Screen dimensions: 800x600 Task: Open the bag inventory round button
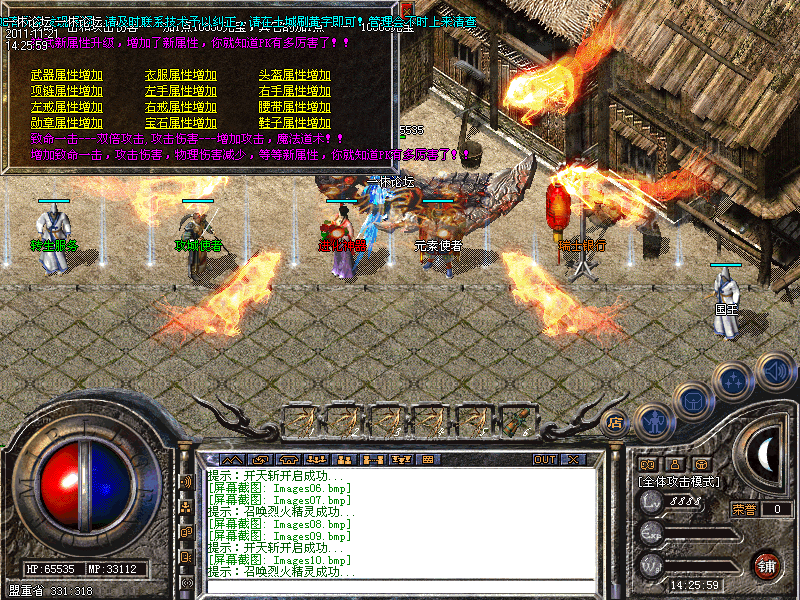click(693, 400)
